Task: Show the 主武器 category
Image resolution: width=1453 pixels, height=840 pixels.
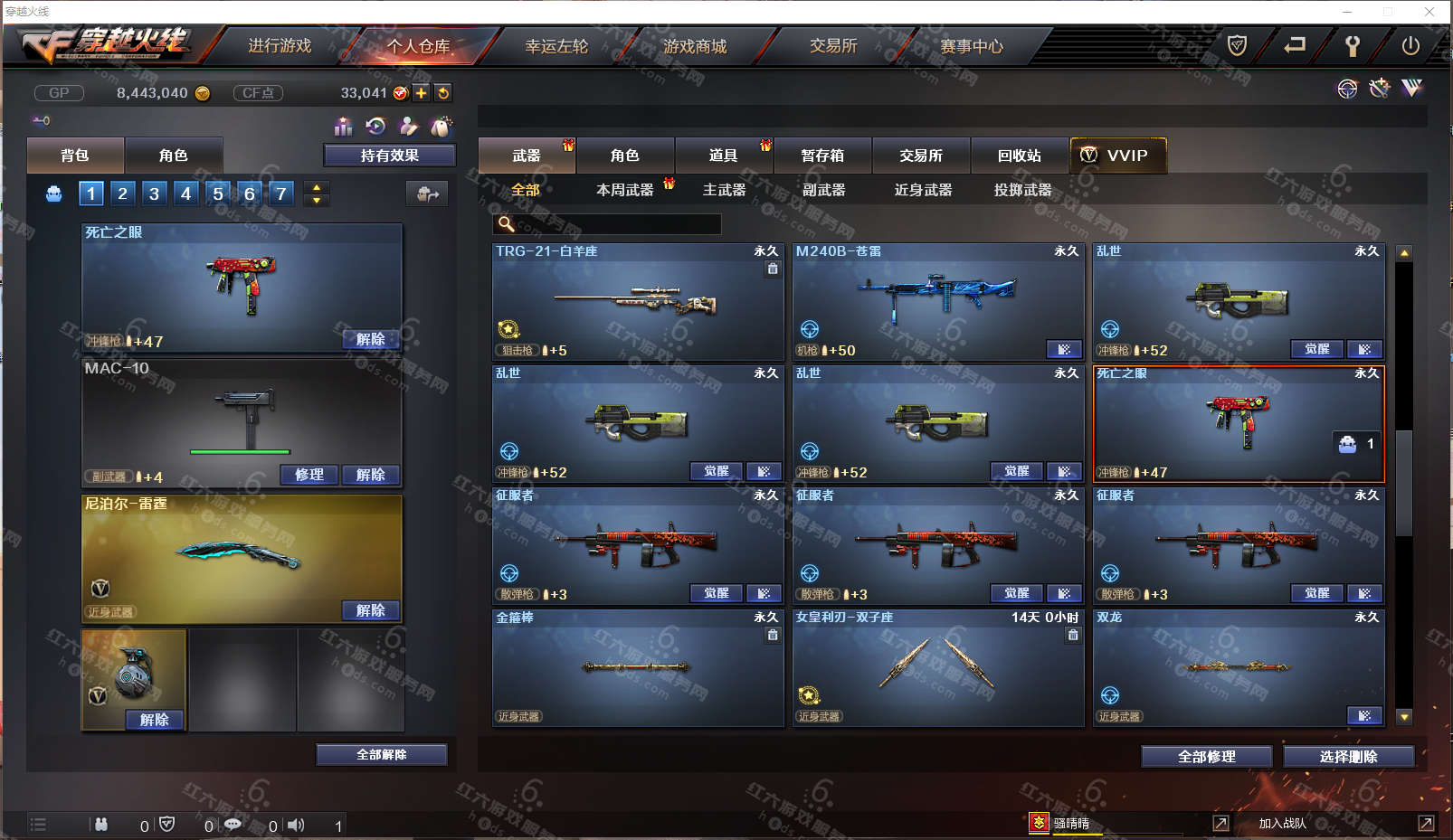Action: click(x=724, y=190)
